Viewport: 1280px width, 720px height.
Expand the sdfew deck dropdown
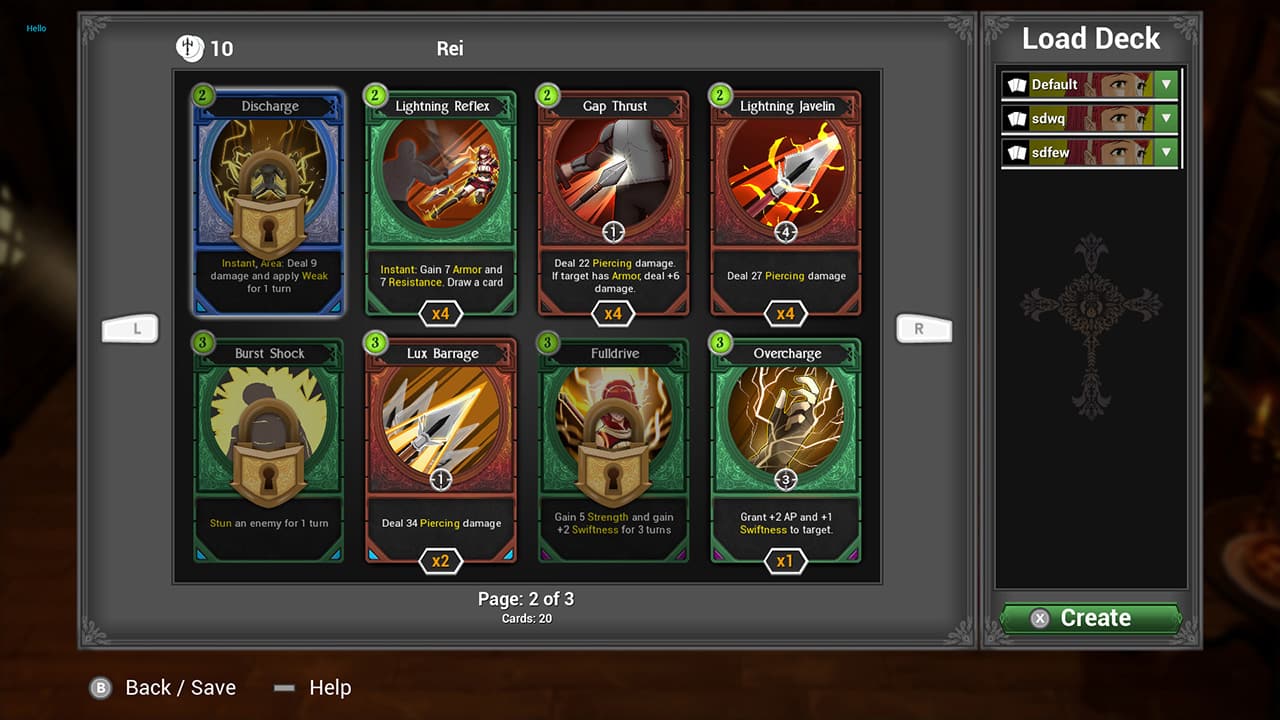tap(1165, 152)
